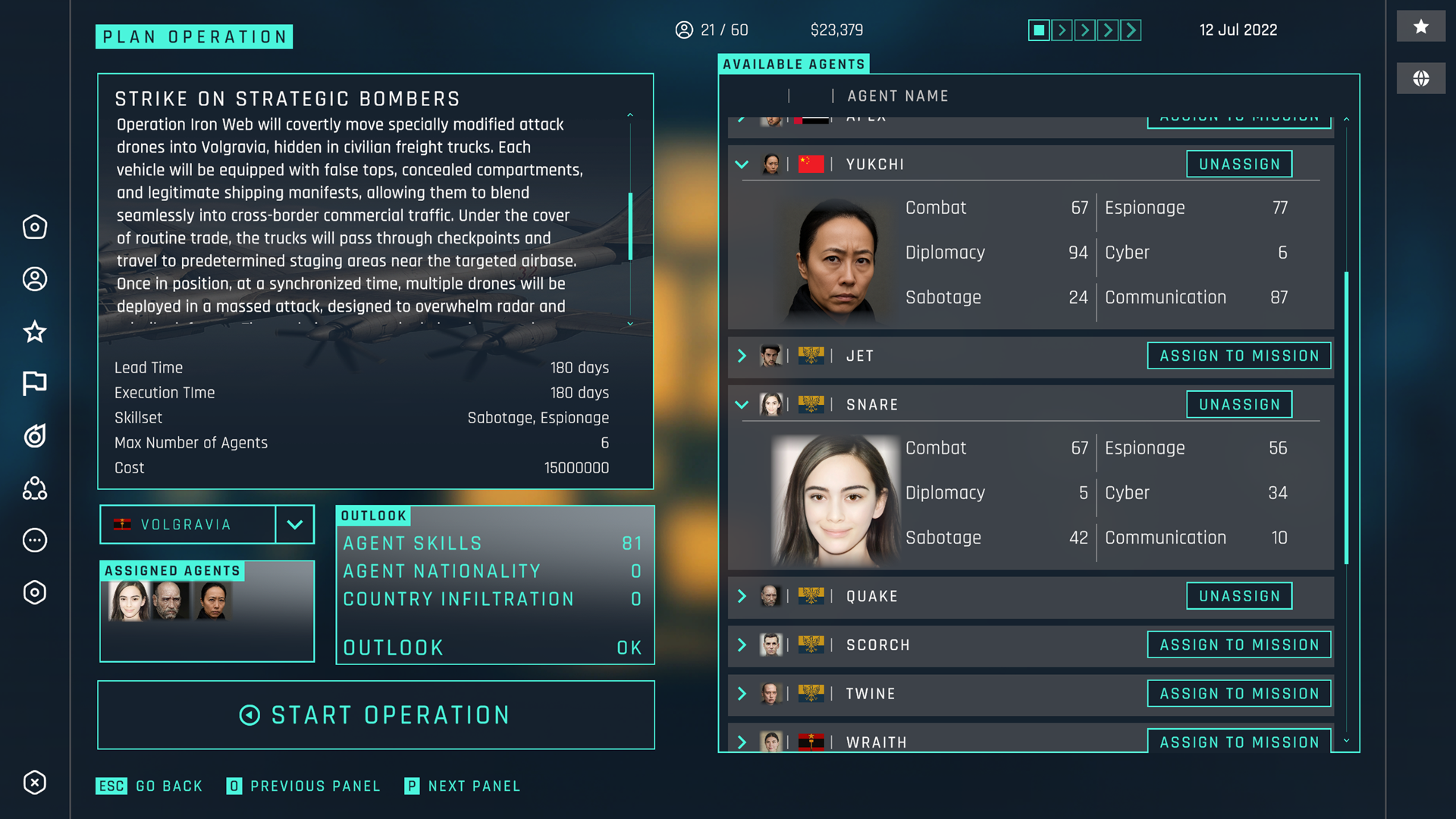Image resolution: width=1456 pixels, height=819 pixels.
Task: Select the globe icon at top right
Action: click(x=1421, y=78)
